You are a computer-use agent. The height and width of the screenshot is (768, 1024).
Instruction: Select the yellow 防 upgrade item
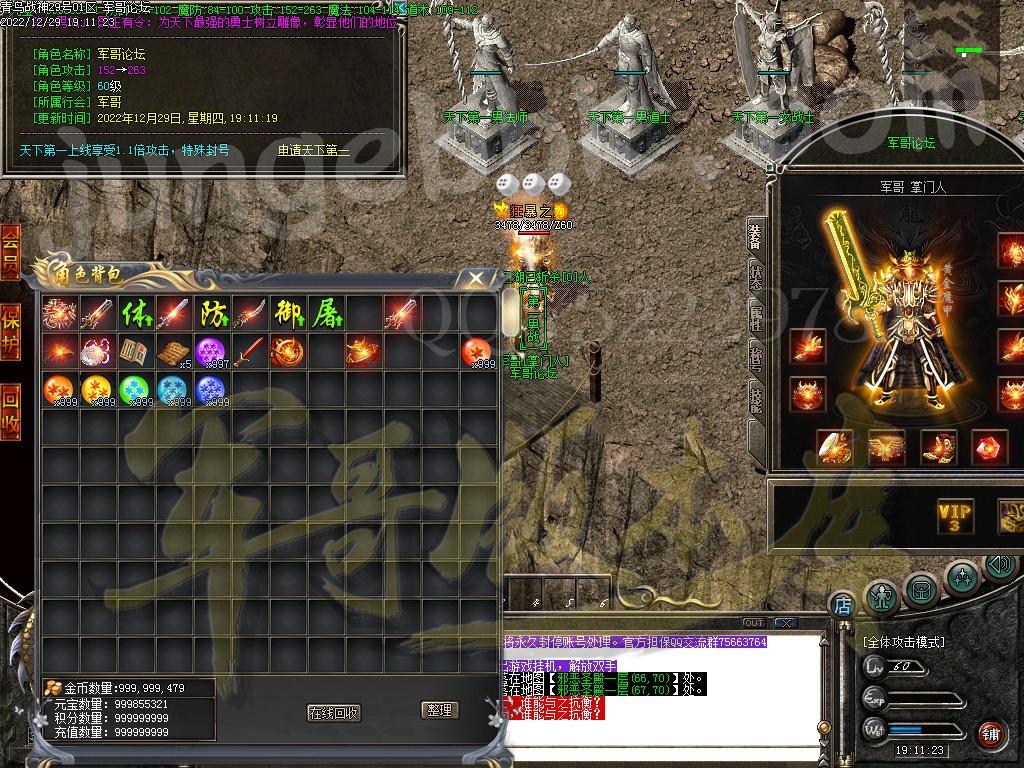coord(211,314)
